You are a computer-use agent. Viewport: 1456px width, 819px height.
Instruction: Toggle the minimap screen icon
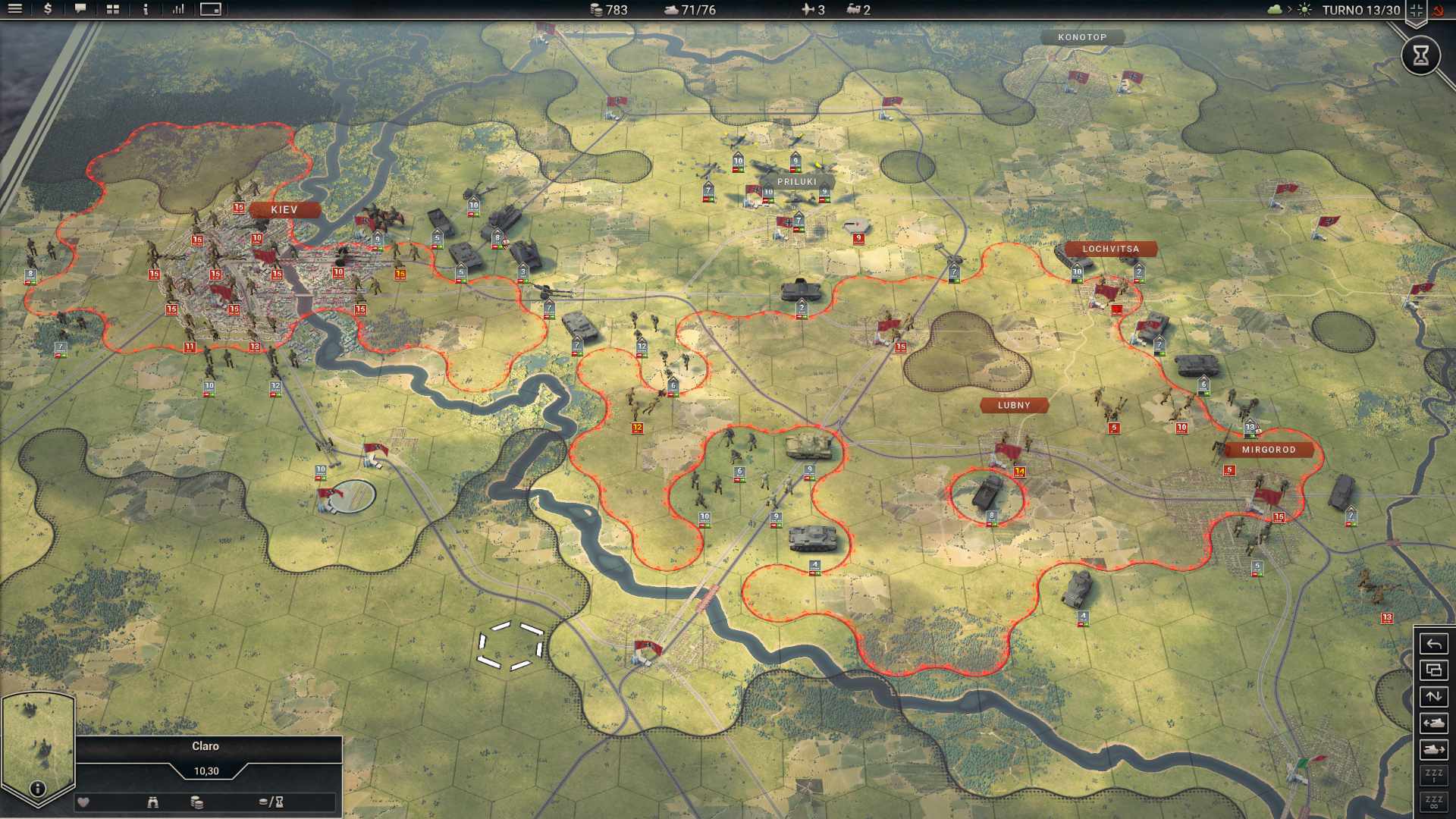click(x=210, y=10)
